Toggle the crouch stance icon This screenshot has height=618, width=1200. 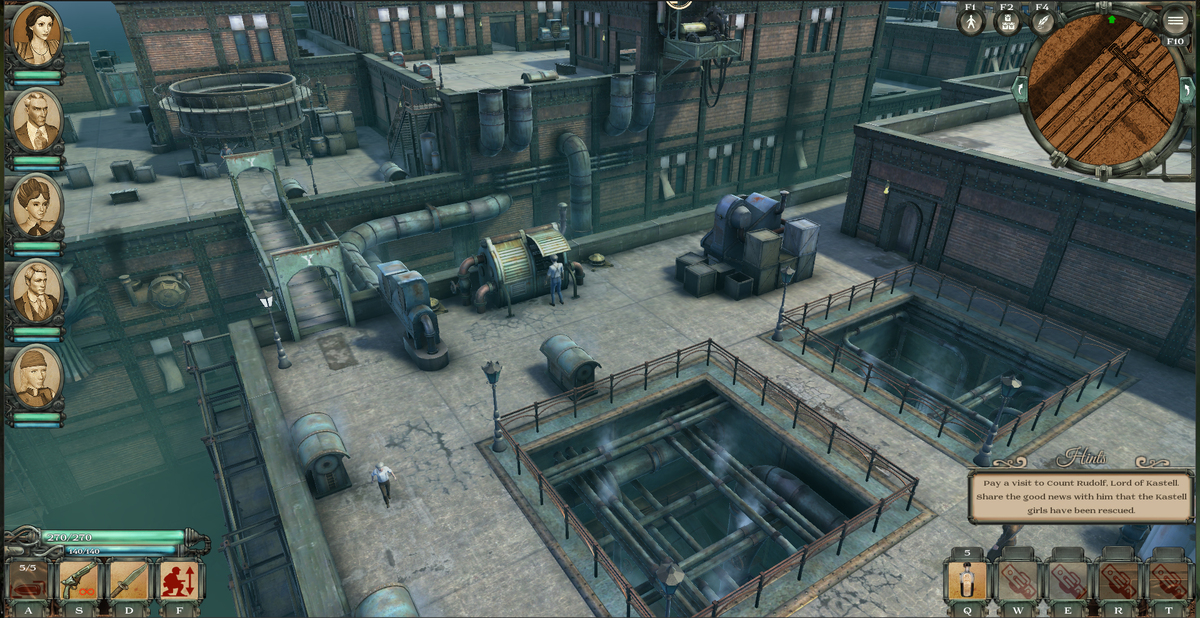click(x=180, y=580)
